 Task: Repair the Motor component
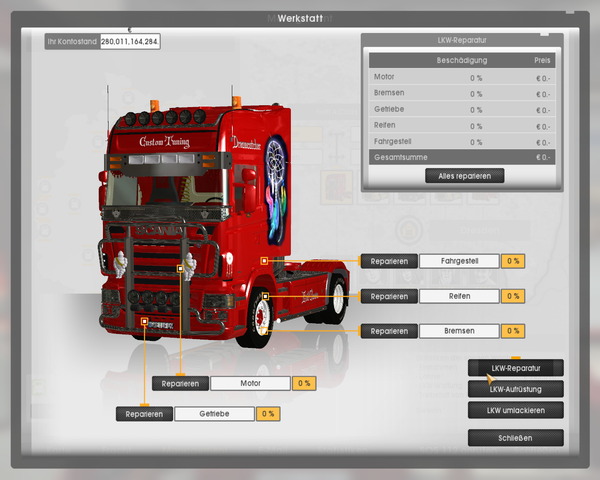click(180, 383)
